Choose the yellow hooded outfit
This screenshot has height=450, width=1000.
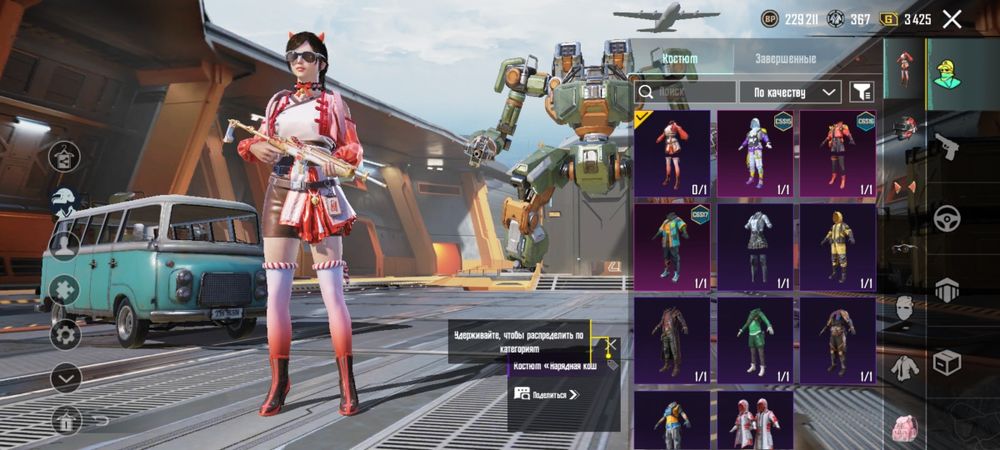tap(838, 246)
